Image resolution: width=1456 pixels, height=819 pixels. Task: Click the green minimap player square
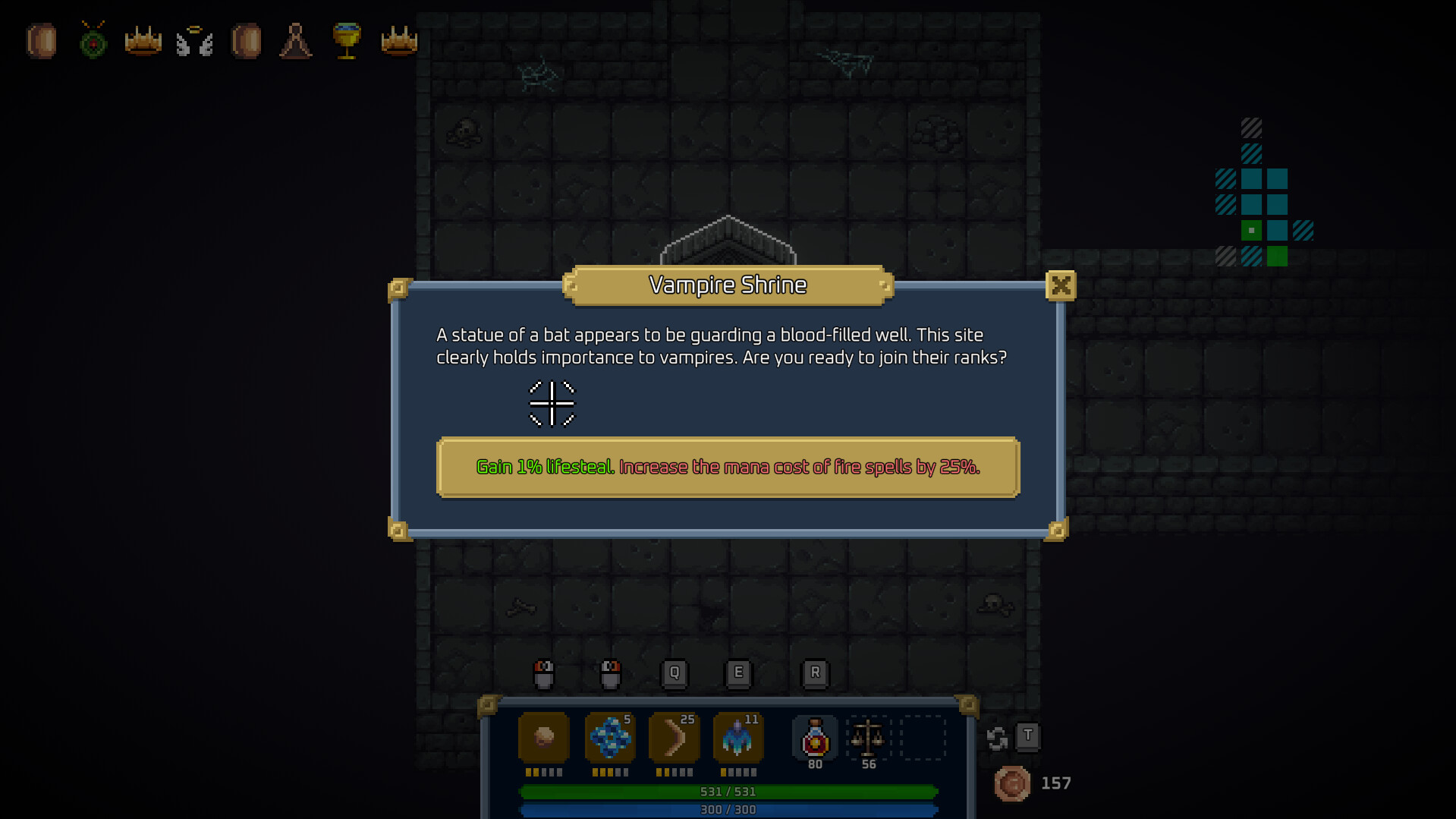(1252, 229)
